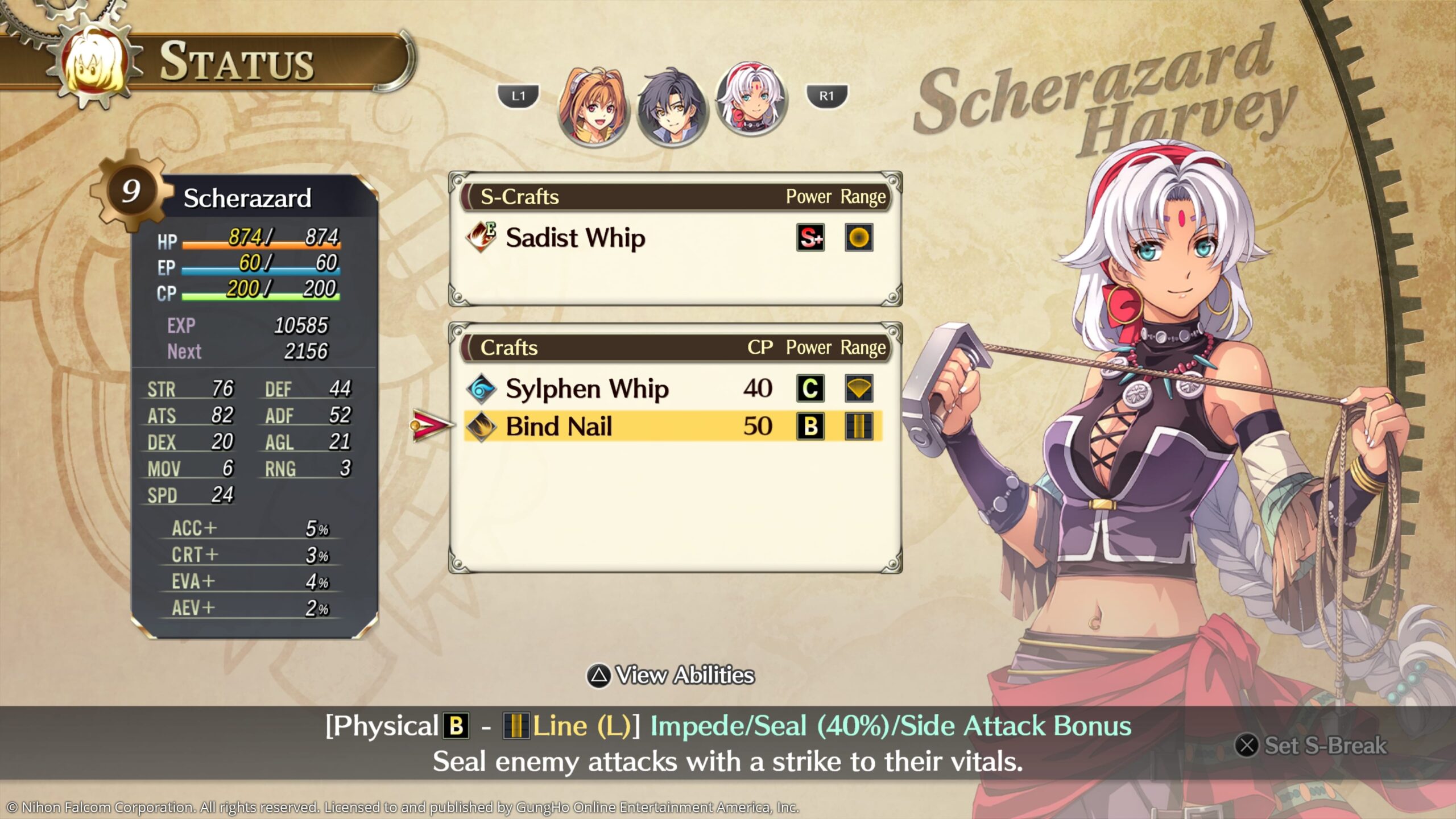The image size is (1456, 819).
Task: Activate Set S-Break
Action: pyautogui.click(x=1312, y=746)
